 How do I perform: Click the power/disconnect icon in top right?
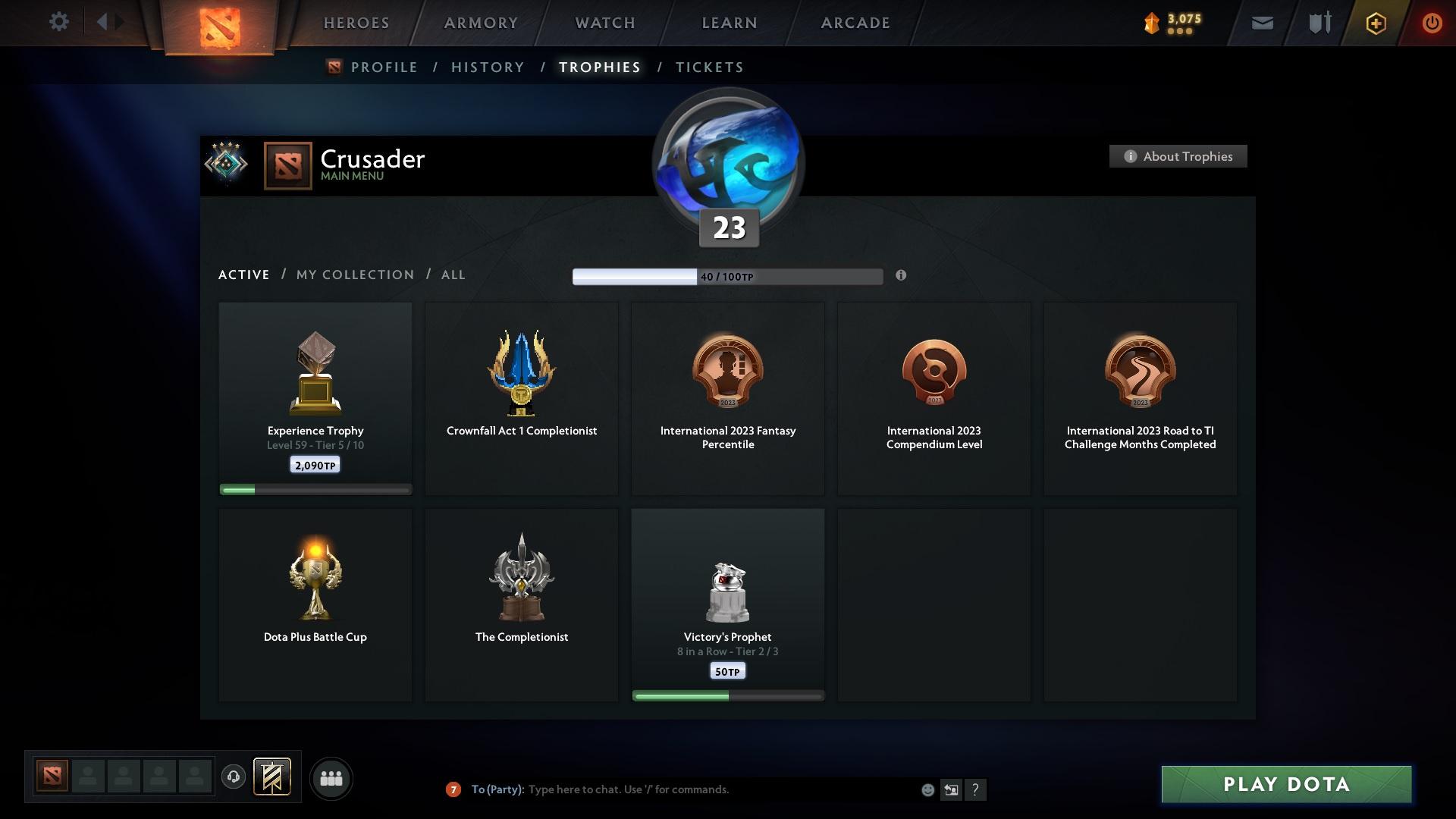pyautogui.click(x=1432, y=23)
